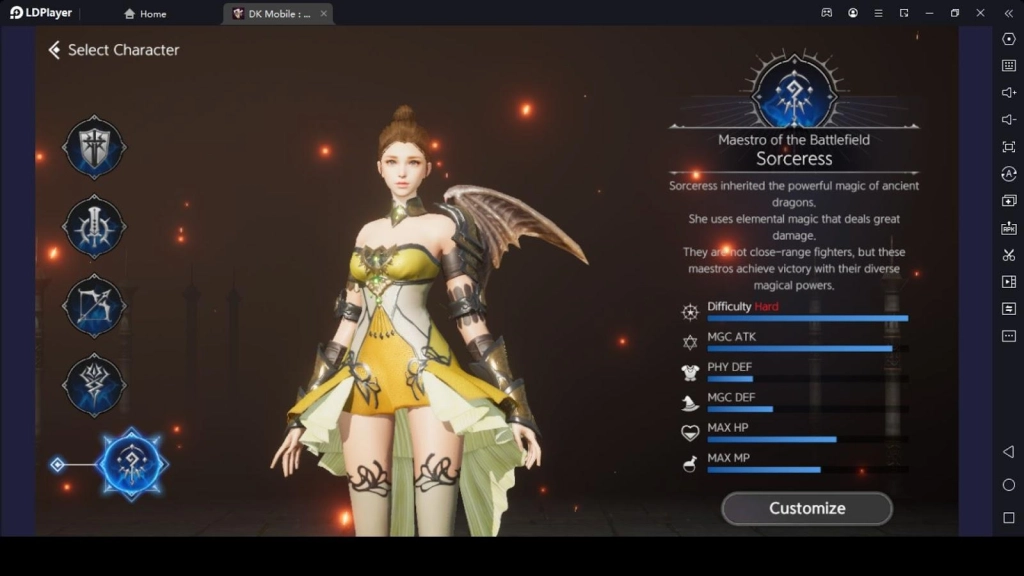Image resolution: width=1024 pixels, height=576 pixels.
Task: Close the LDPlayer window
Action: pos(981,13)
